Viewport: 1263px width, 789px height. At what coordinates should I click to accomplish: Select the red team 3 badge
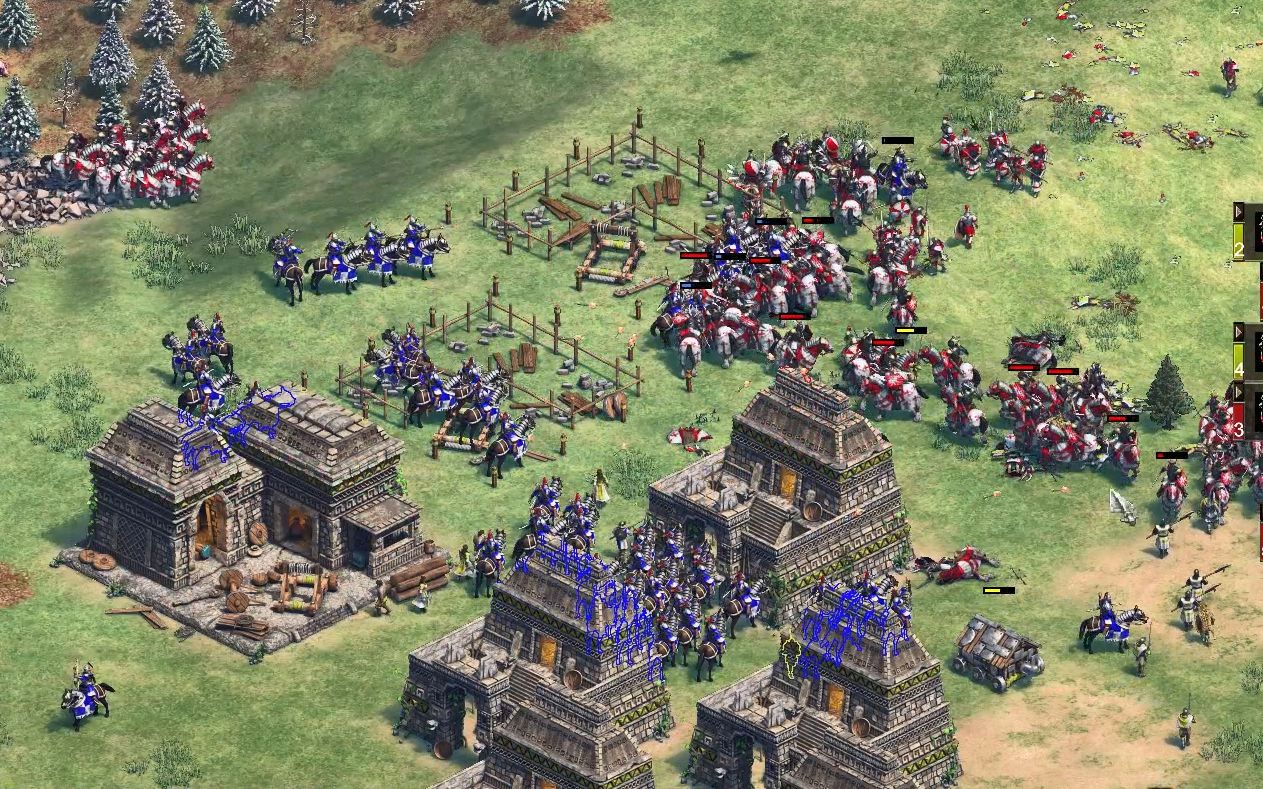(x=1240, y=420)
